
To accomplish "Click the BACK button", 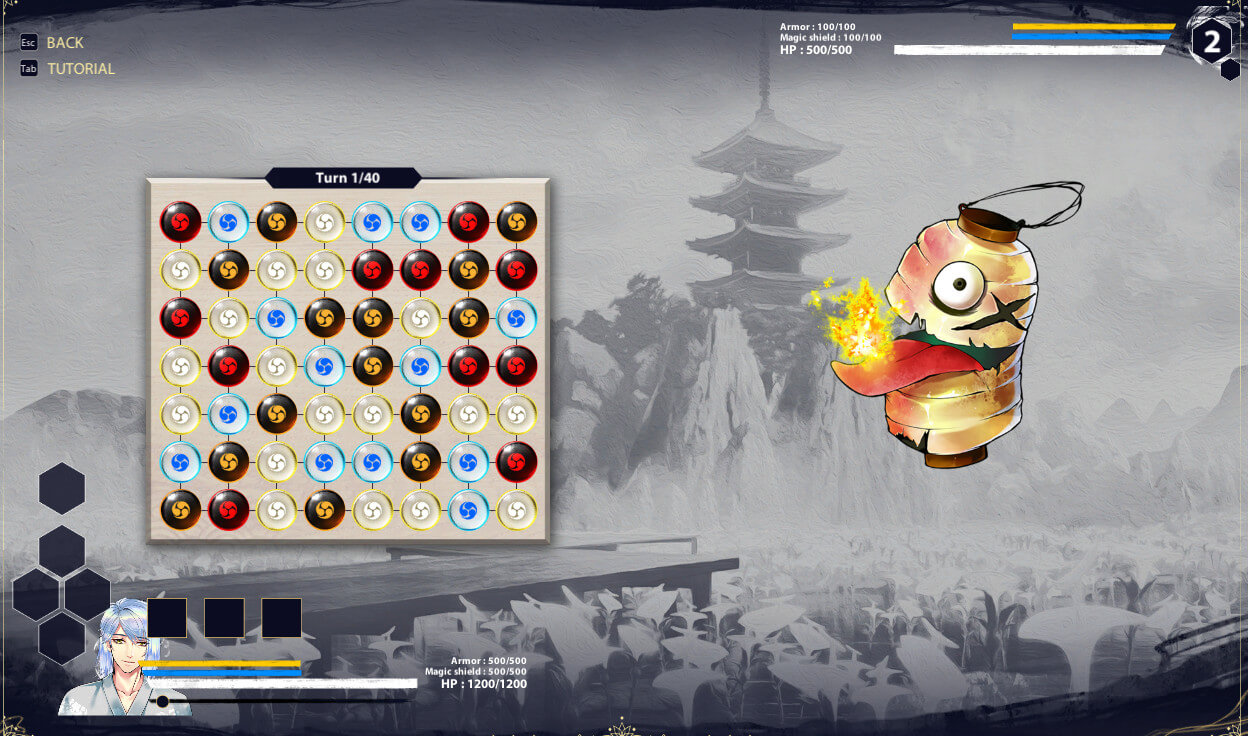I will tap(64, 43).
